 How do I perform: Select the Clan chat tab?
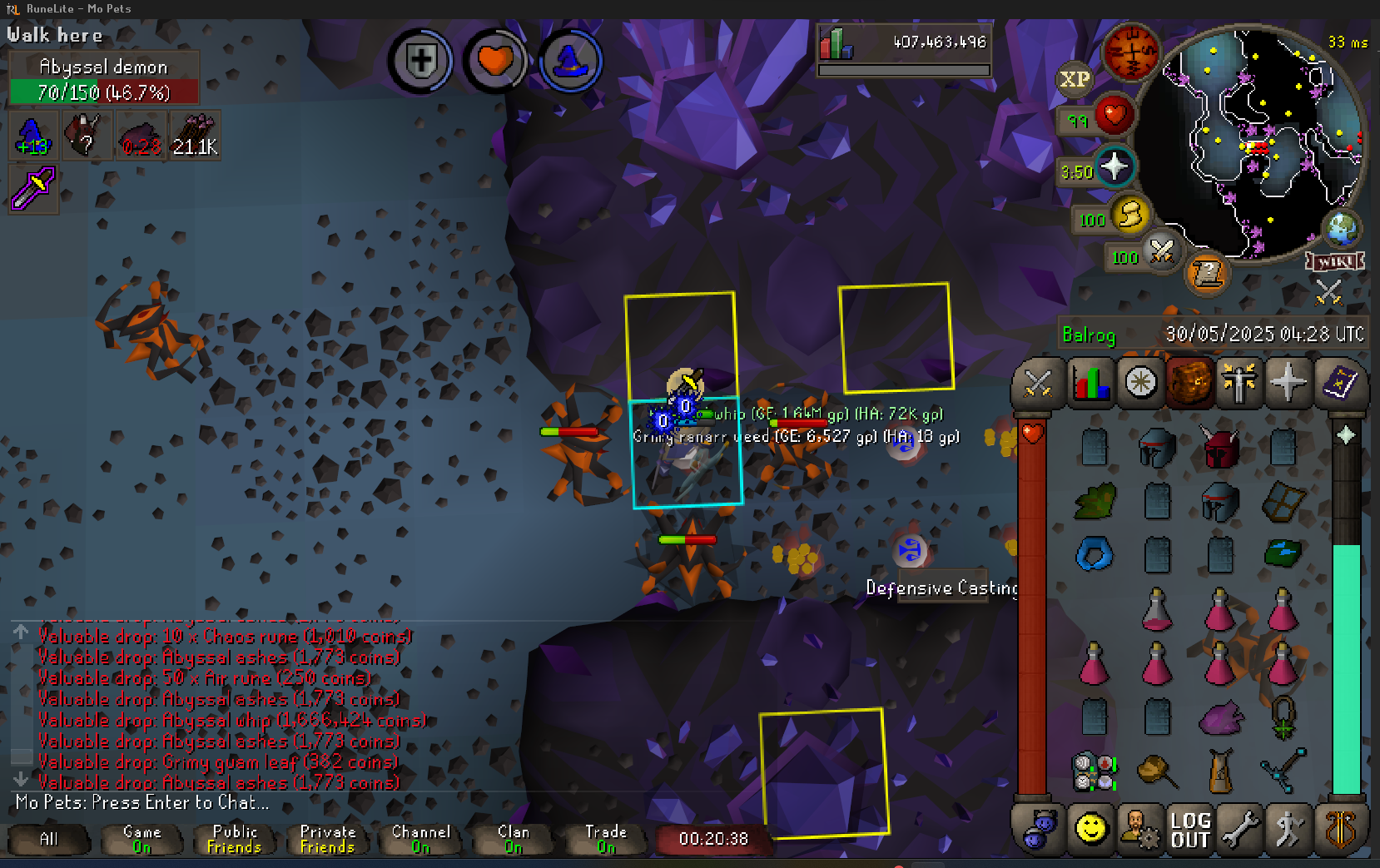click(x=513, y=839)
